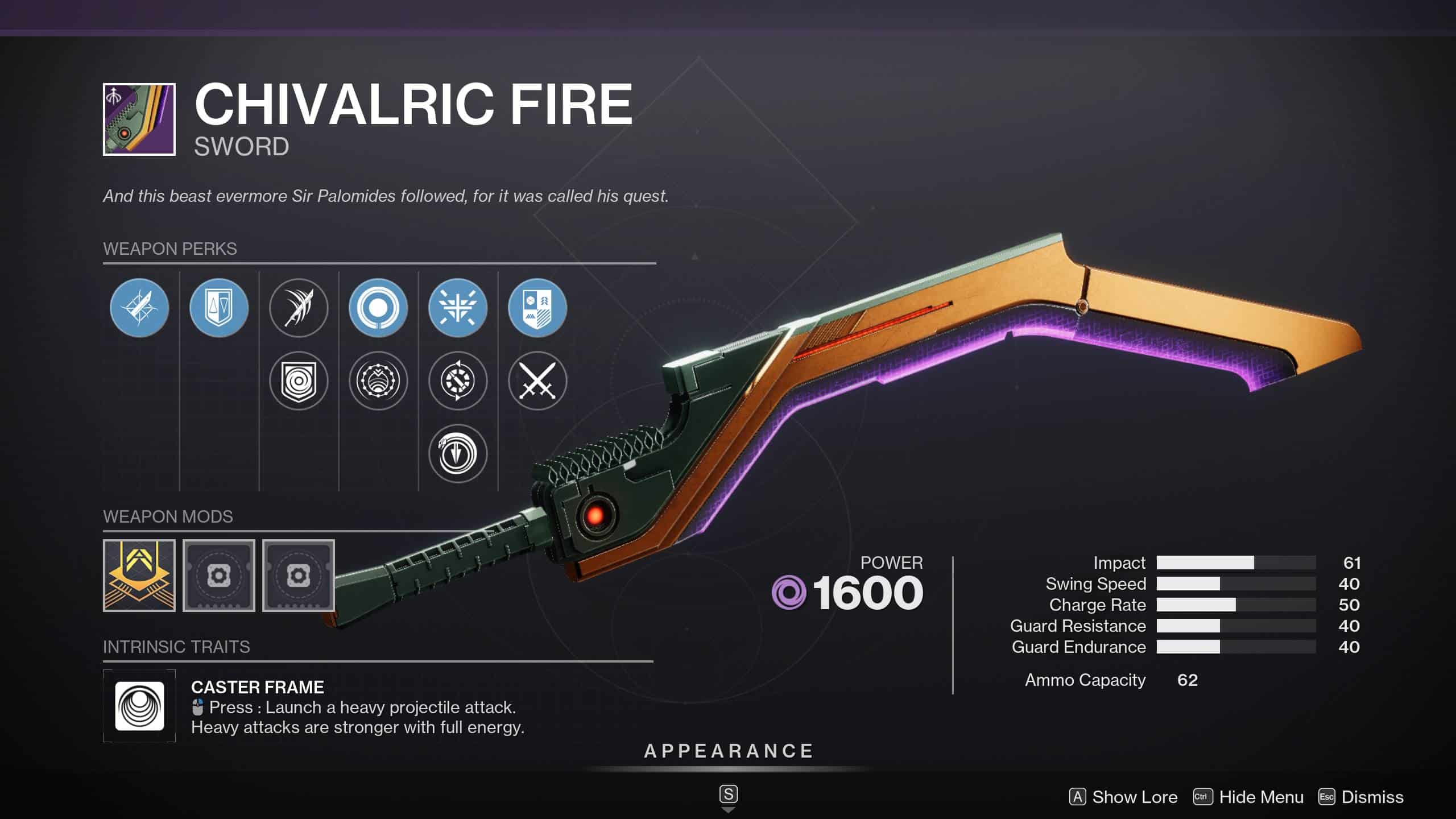Open the S navigation arrow at screen bottom
This screenshot has height=819, width=1456.
pyautogui.click(x=729, y=794)
